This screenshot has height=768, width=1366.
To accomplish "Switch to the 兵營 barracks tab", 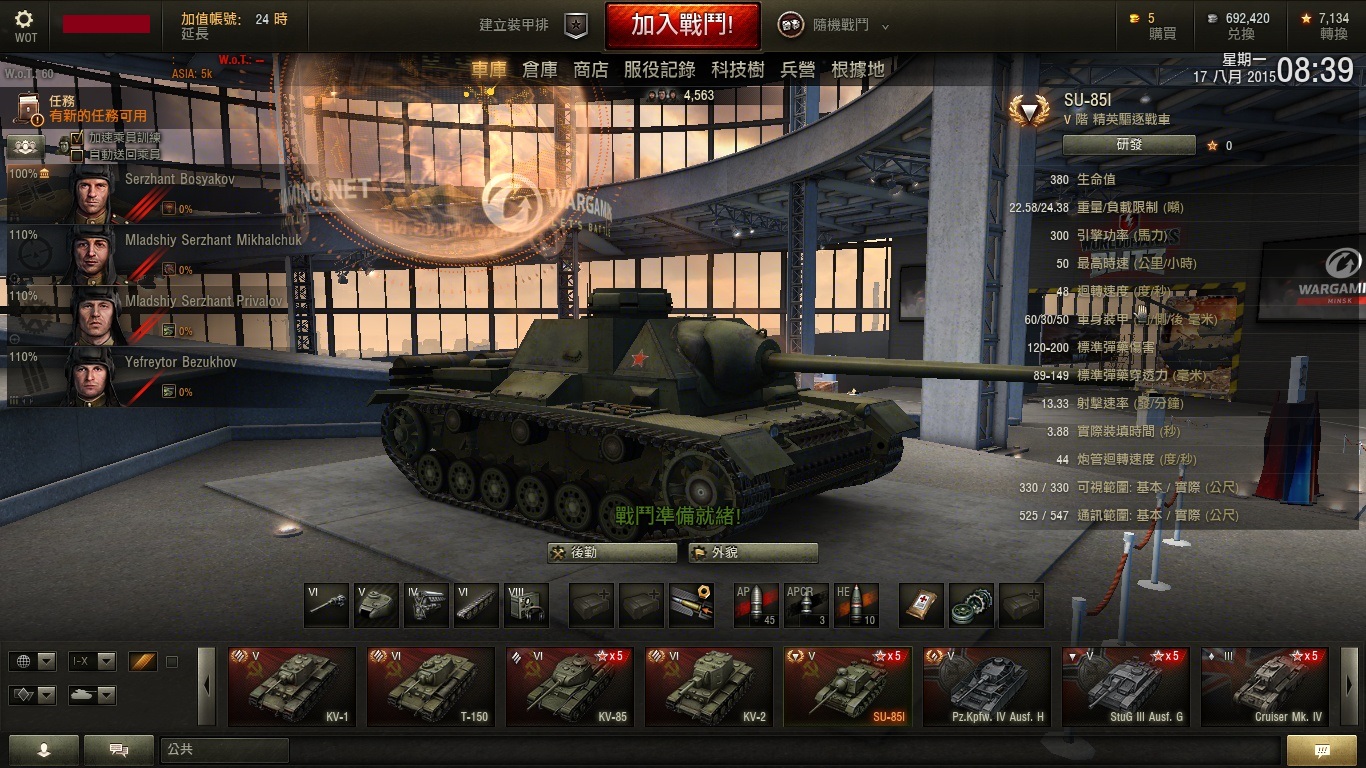I will pyautogui.click(x=798, y=69).
